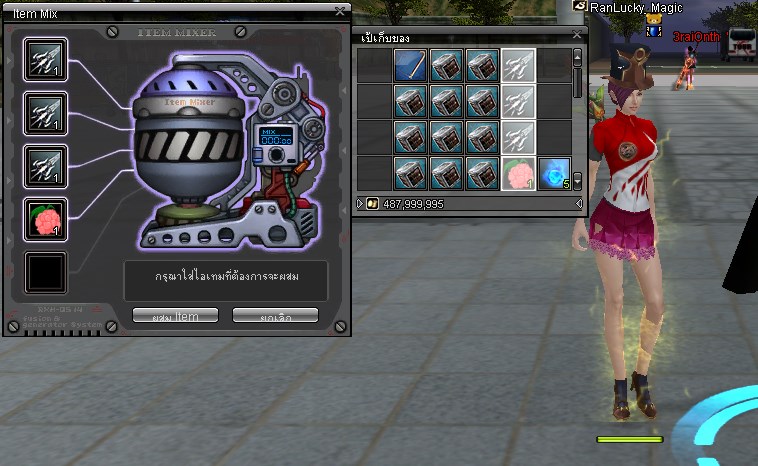
Task: Click the empty black mixer slot
Action: coord(45,272)
